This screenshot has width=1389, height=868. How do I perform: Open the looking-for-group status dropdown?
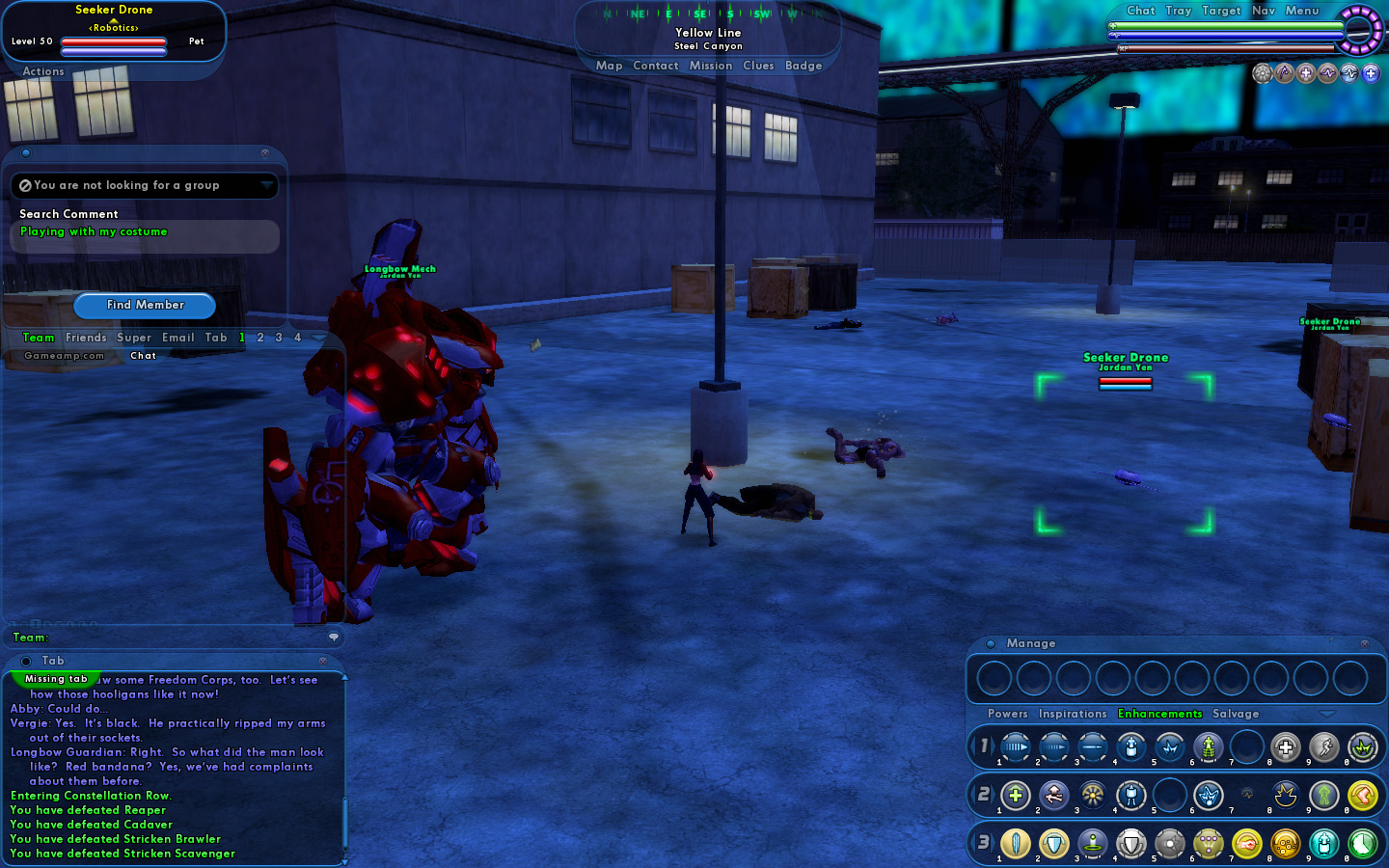click(x=145, y=185)
